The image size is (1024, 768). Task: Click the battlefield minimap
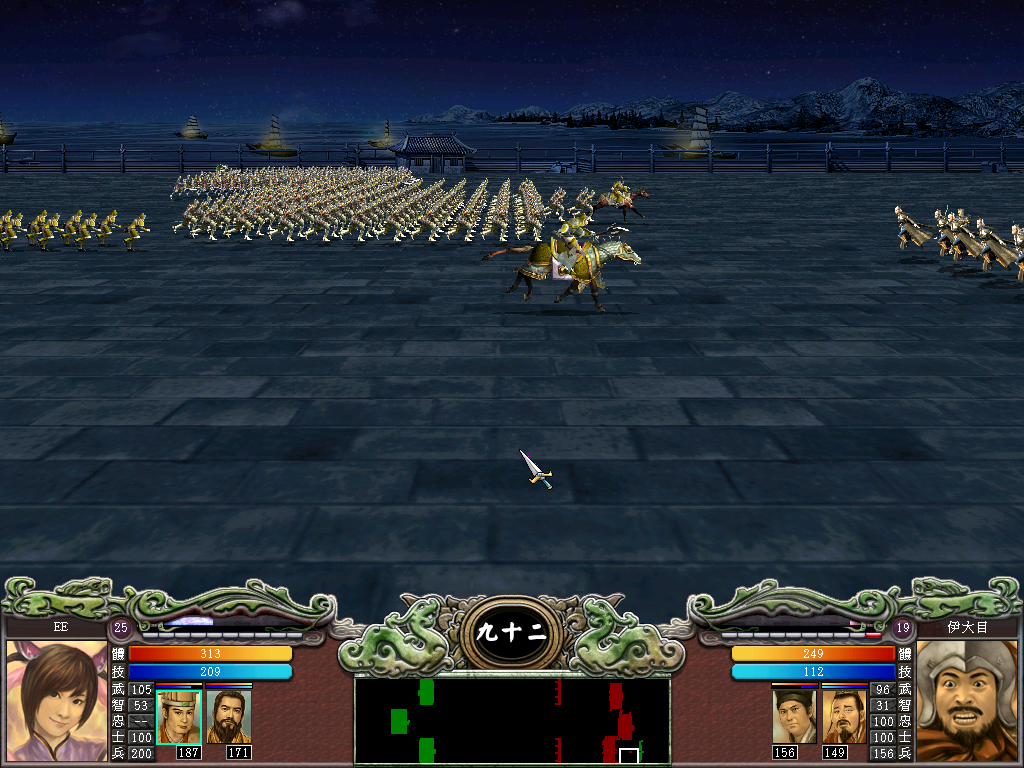[512, 721]
